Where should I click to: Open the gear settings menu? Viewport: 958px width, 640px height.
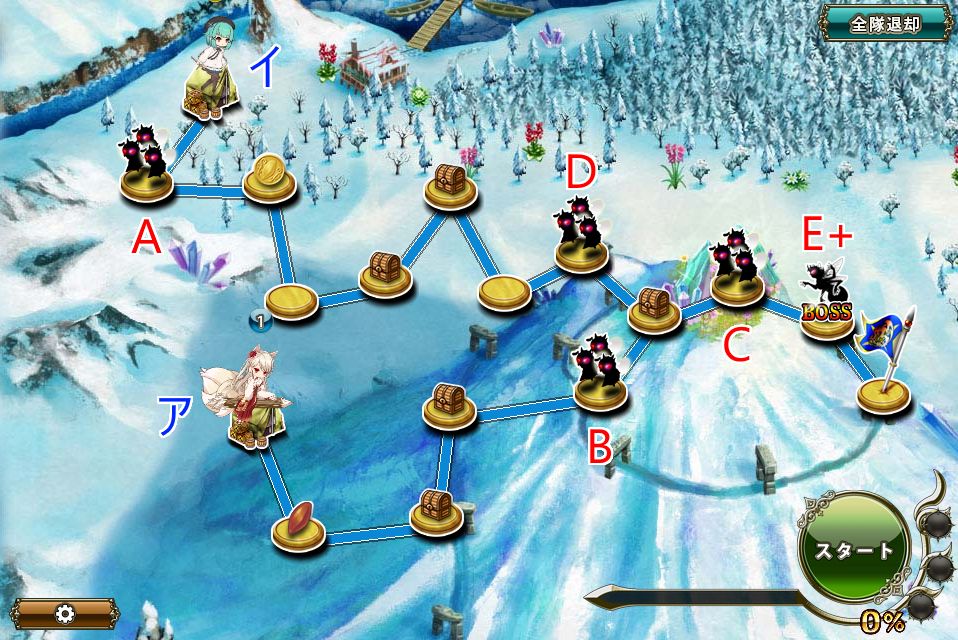[x=64, y=613]
